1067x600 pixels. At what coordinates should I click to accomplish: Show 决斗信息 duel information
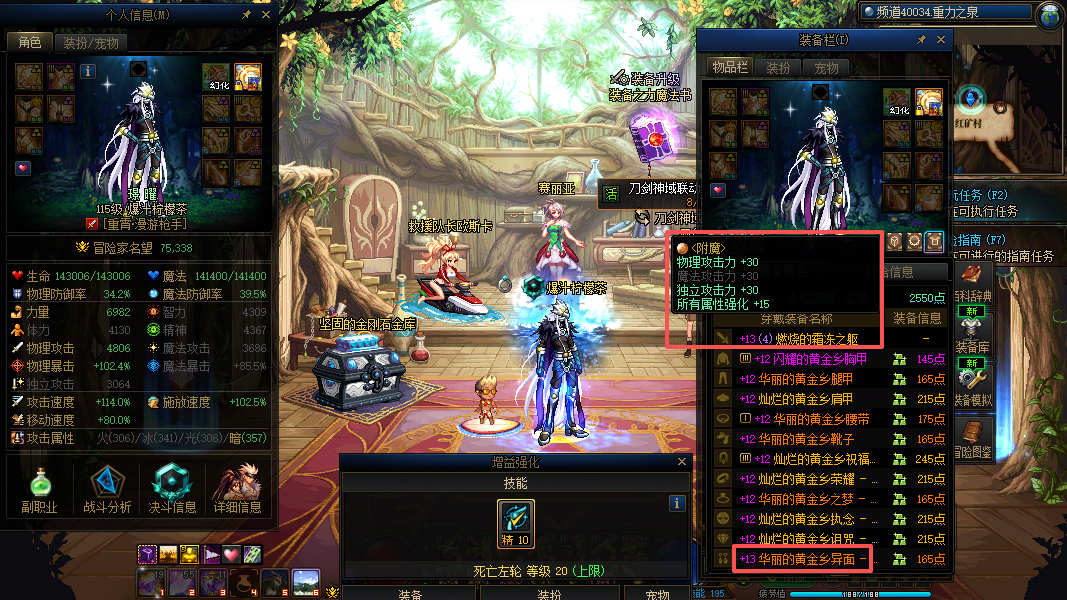pyautogui.click(x=172, y=490)
